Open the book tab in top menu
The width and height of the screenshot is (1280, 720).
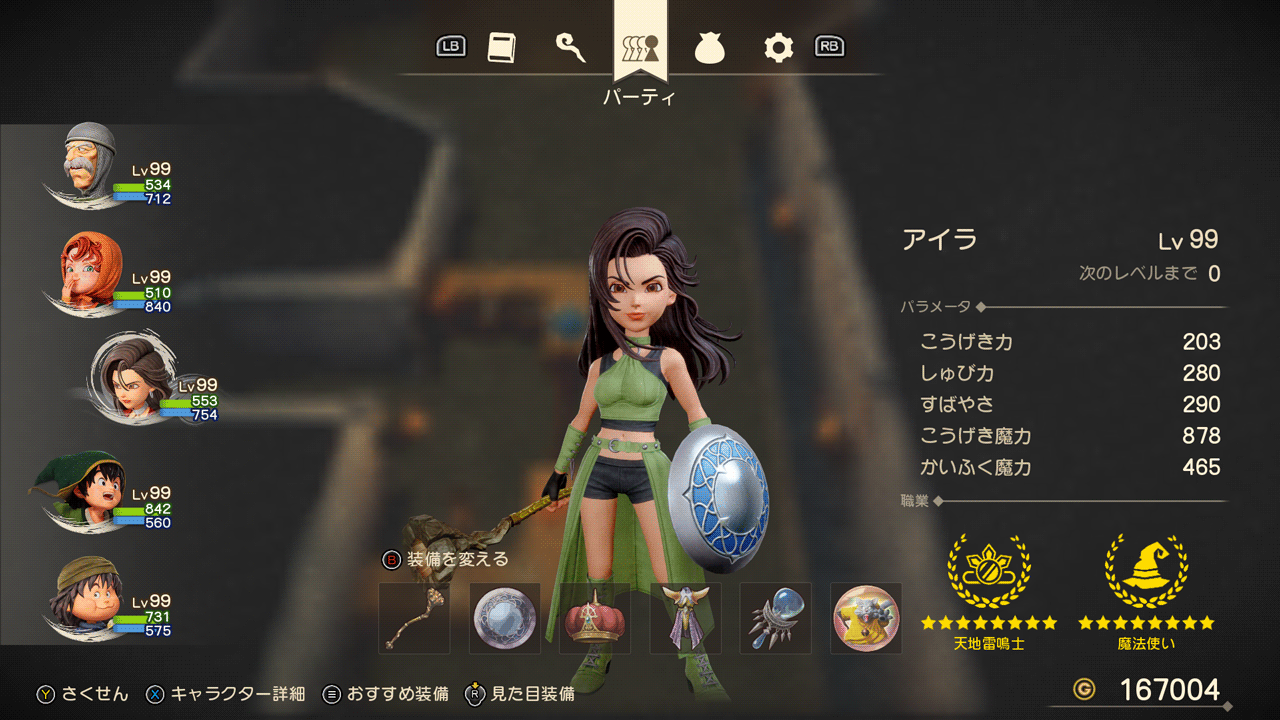click(502, 48)
